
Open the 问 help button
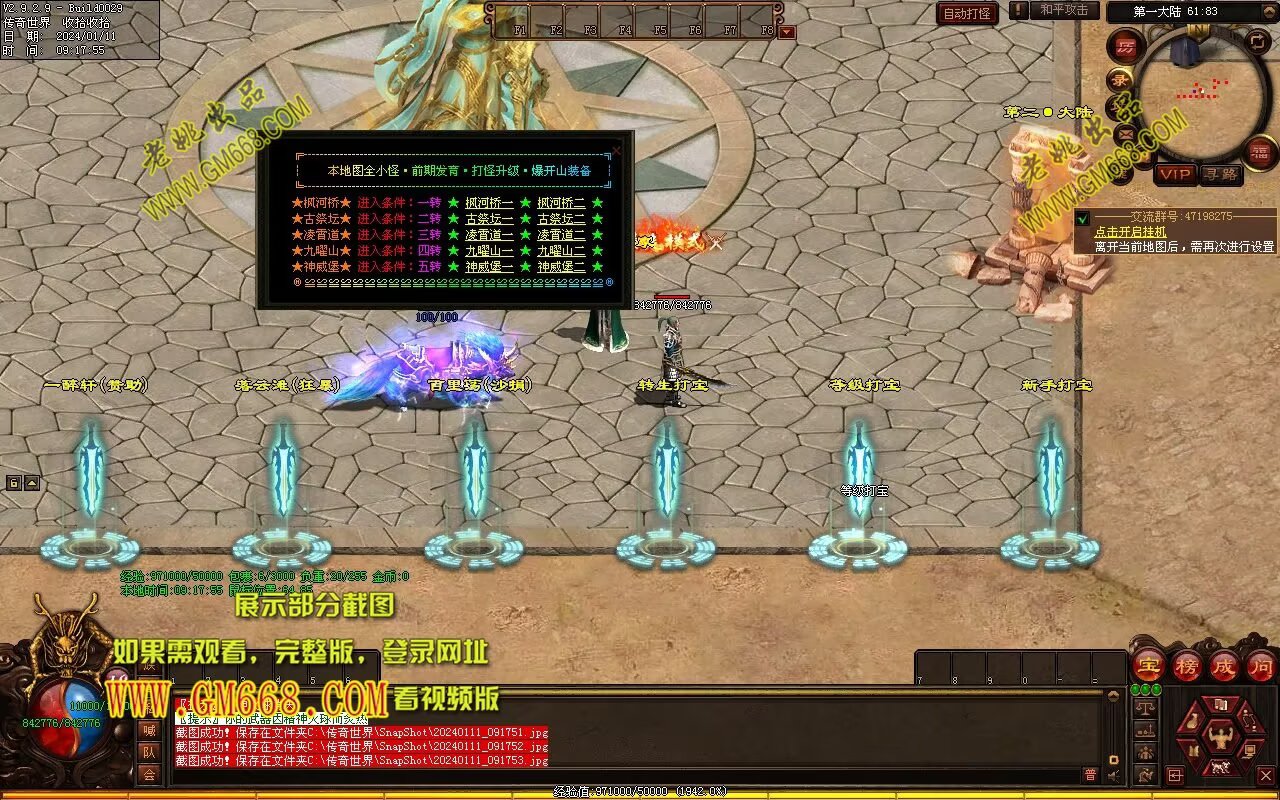pos(1260,666)
